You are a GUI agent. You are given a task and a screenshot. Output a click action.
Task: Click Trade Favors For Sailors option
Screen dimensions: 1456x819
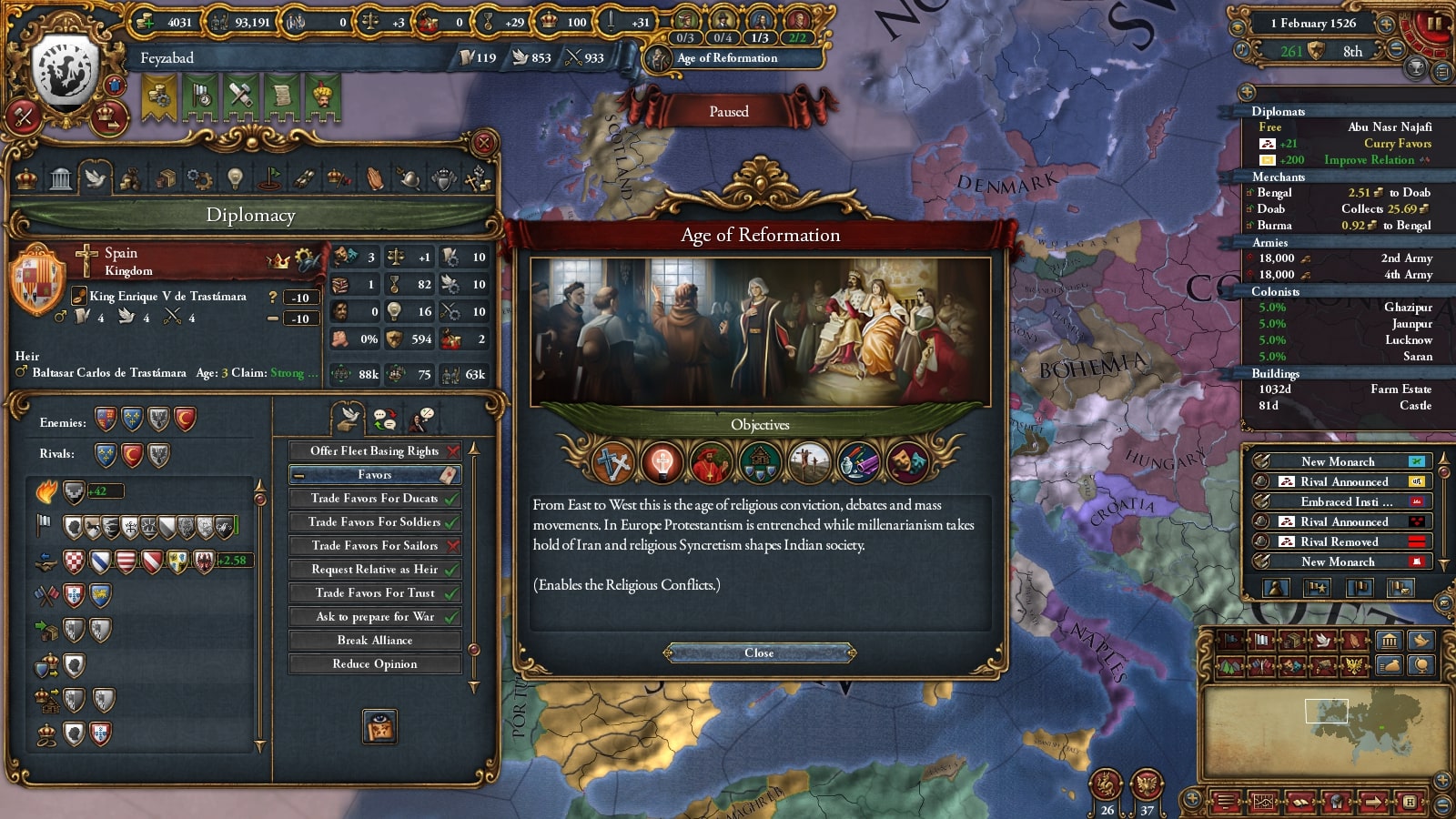[374, 546]
